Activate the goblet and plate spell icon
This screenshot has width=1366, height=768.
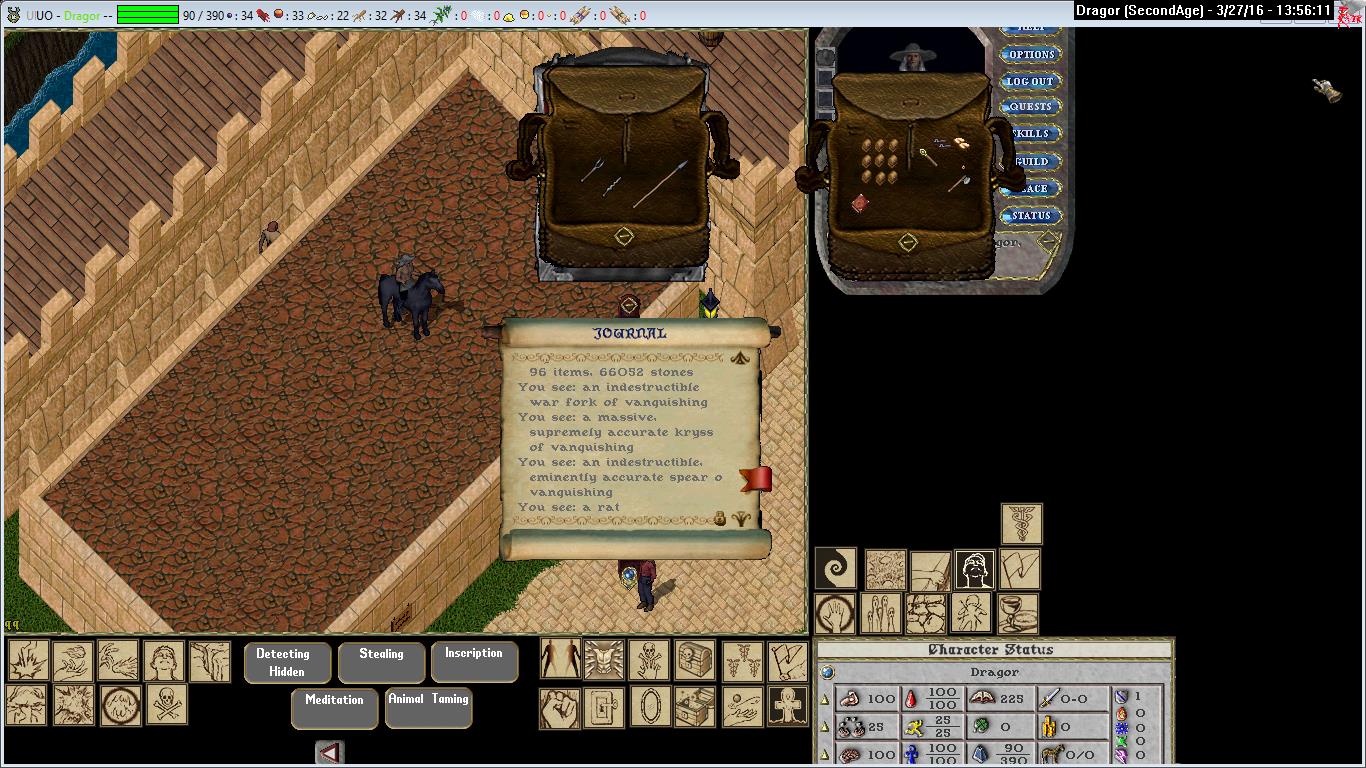tap(1018, 612)
